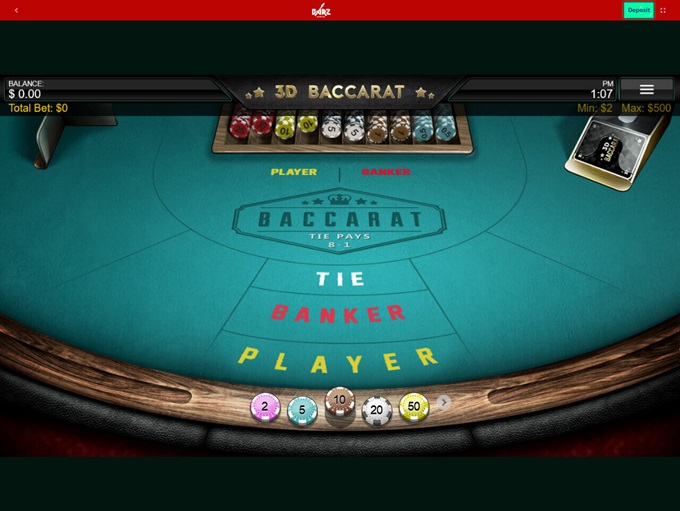Choose the 5 value betting chip
Screen dimensions: 680x511
tap(302, 409)
